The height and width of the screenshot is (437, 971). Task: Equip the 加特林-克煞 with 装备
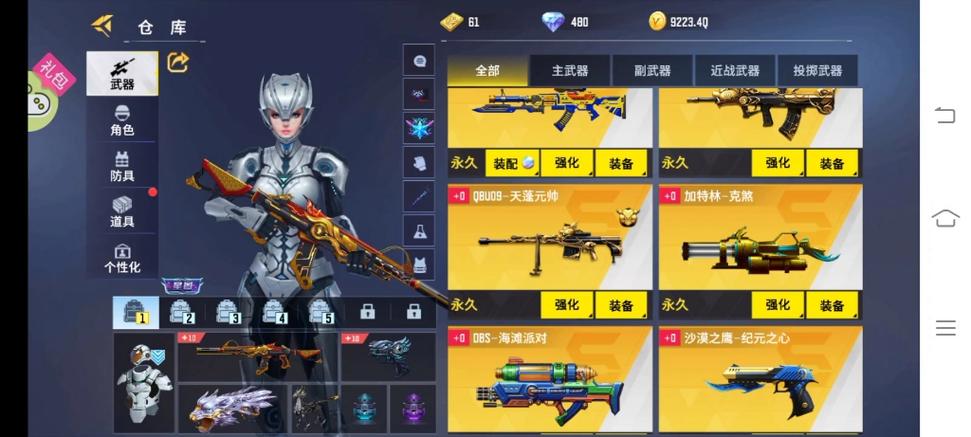tap(832, 305)
